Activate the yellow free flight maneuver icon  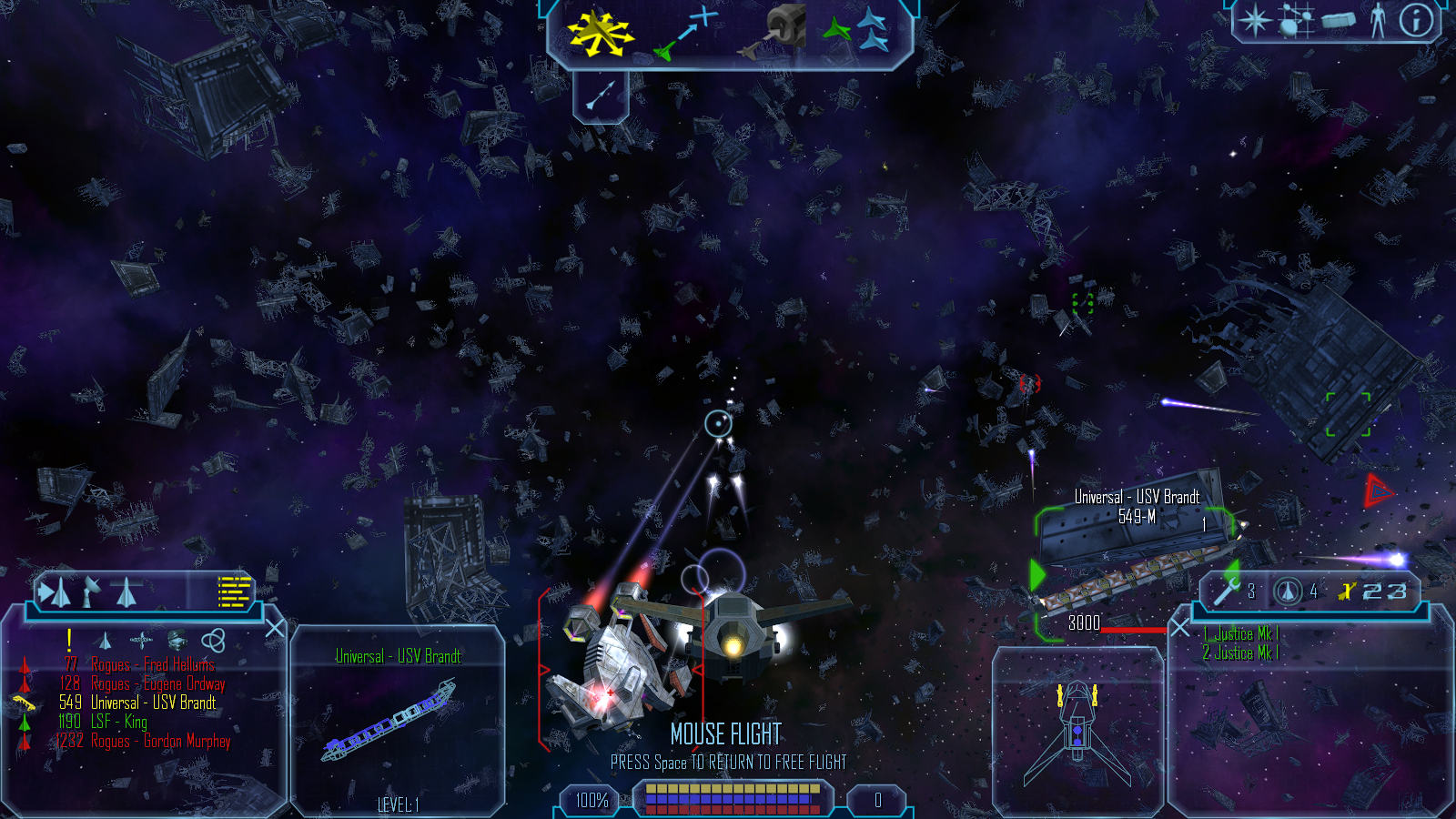600,33
